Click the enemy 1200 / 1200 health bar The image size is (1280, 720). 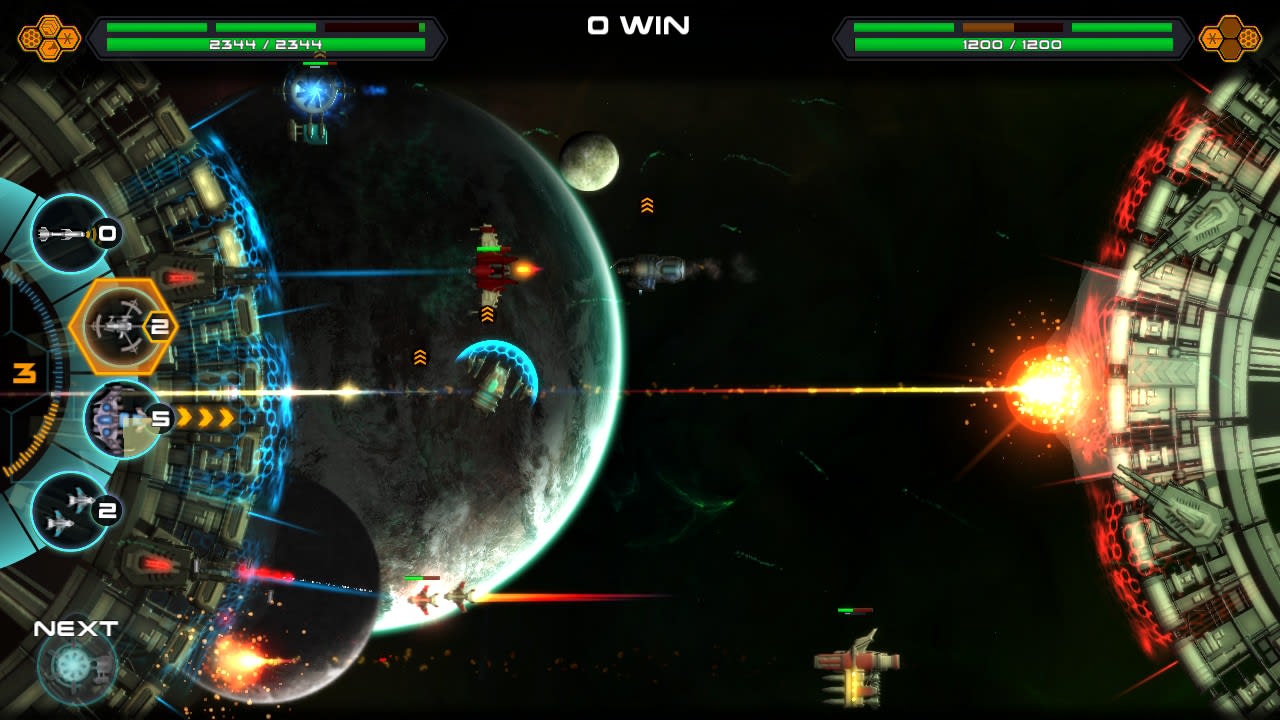click(x=1012, y=43)
